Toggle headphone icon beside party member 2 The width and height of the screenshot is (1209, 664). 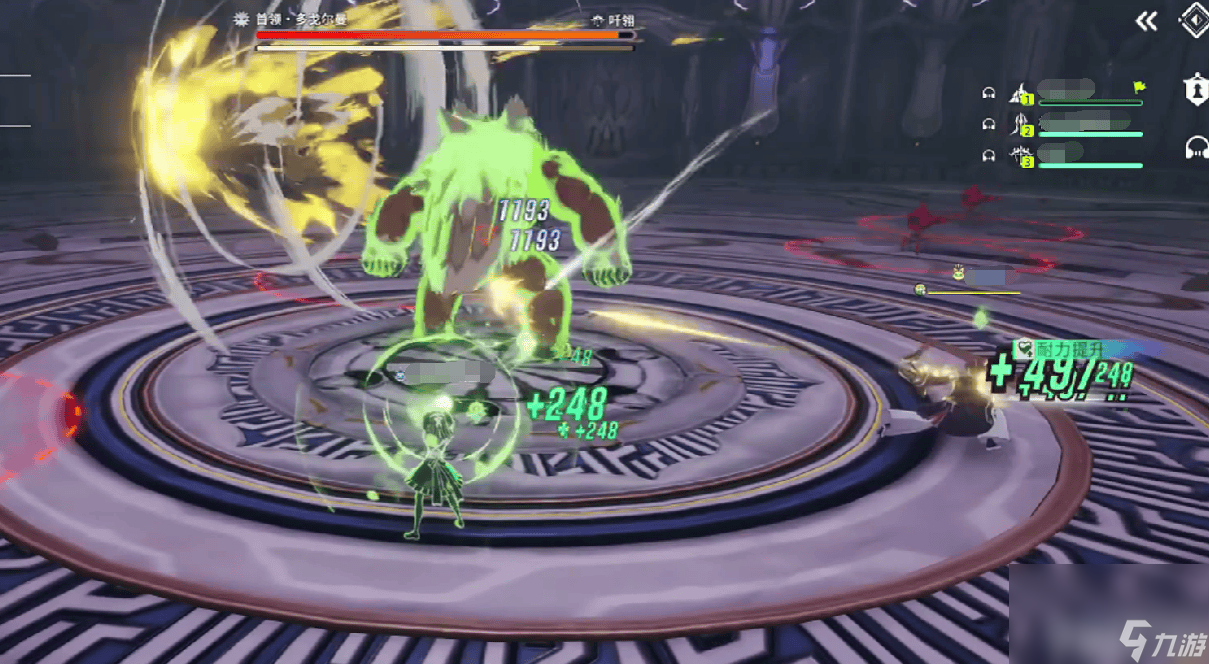click(x=989, y=124)
